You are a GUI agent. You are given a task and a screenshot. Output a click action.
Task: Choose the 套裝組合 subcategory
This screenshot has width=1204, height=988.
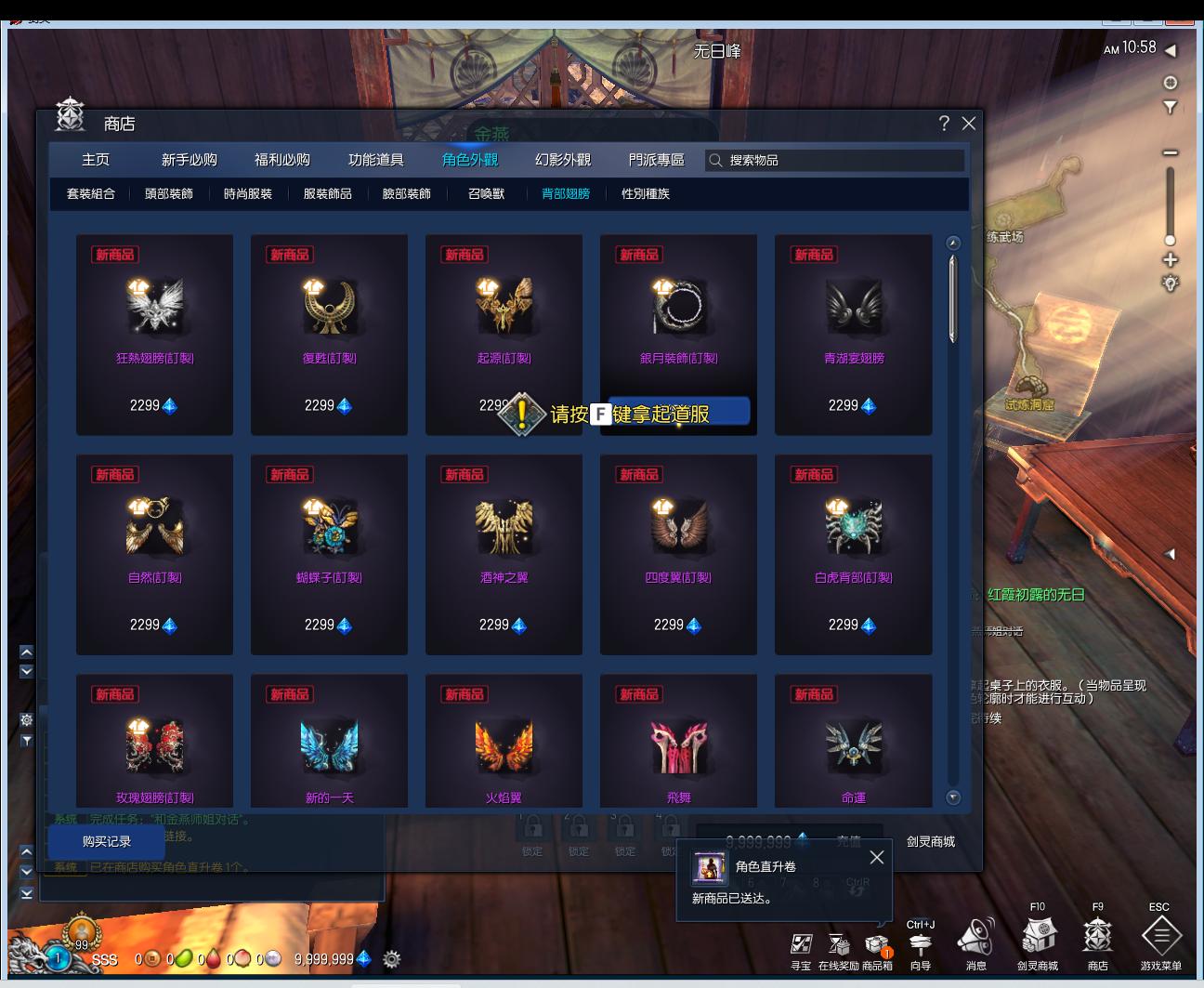click(x=91, y=194)
